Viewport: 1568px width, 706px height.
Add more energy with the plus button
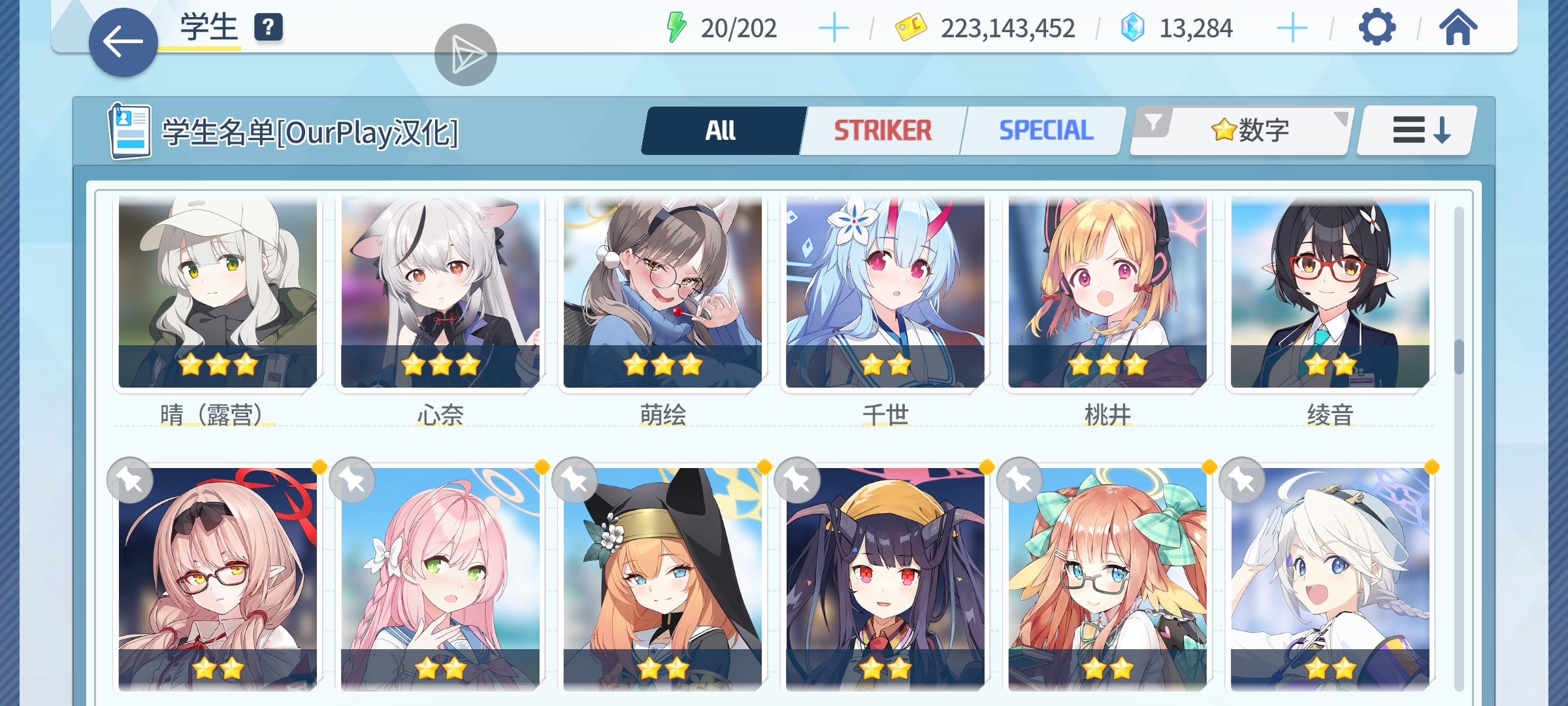click(x=834, y=29)
